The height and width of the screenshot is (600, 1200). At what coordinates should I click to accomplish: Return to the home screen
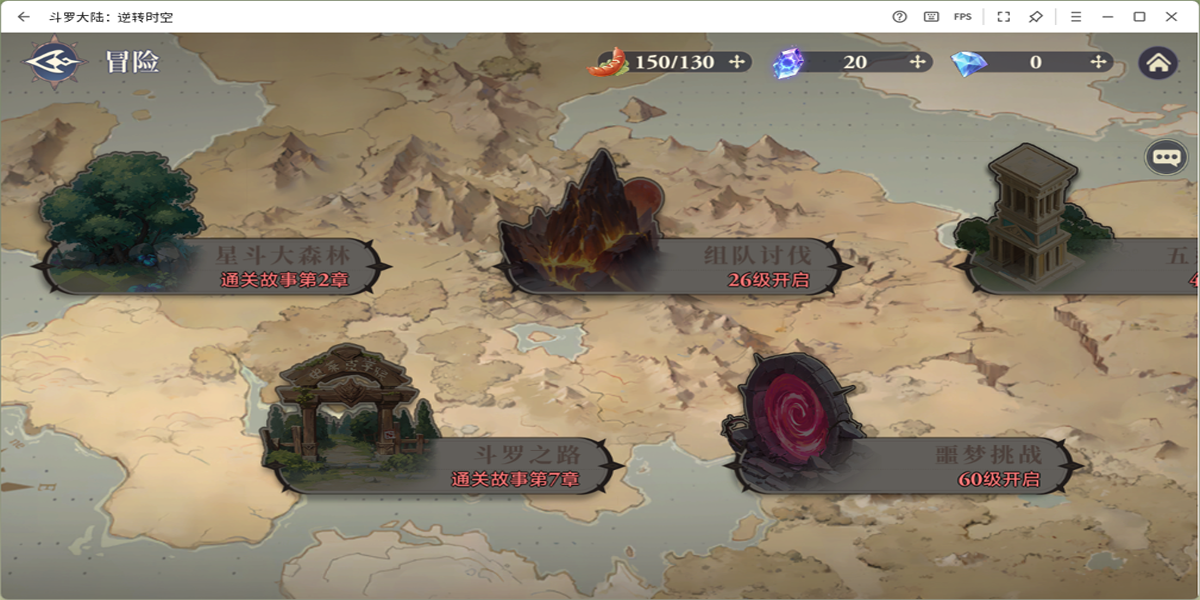(1158, 62)
